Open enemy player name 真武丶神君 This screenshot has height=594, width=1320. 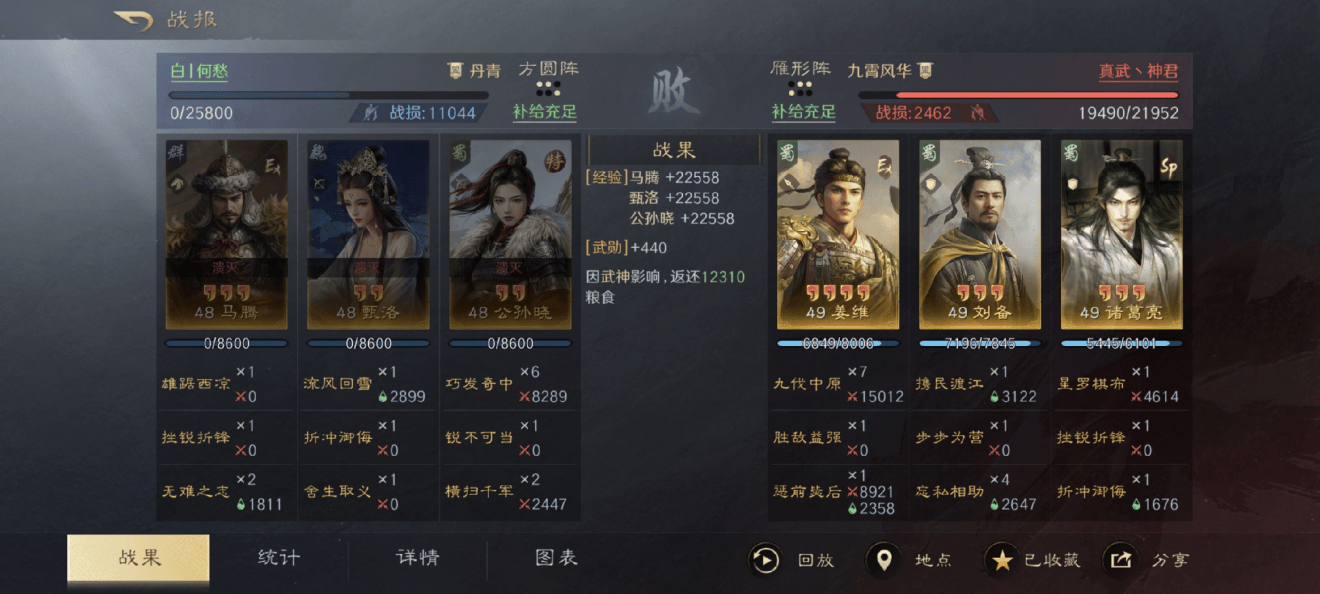(x=1138, y=72)
